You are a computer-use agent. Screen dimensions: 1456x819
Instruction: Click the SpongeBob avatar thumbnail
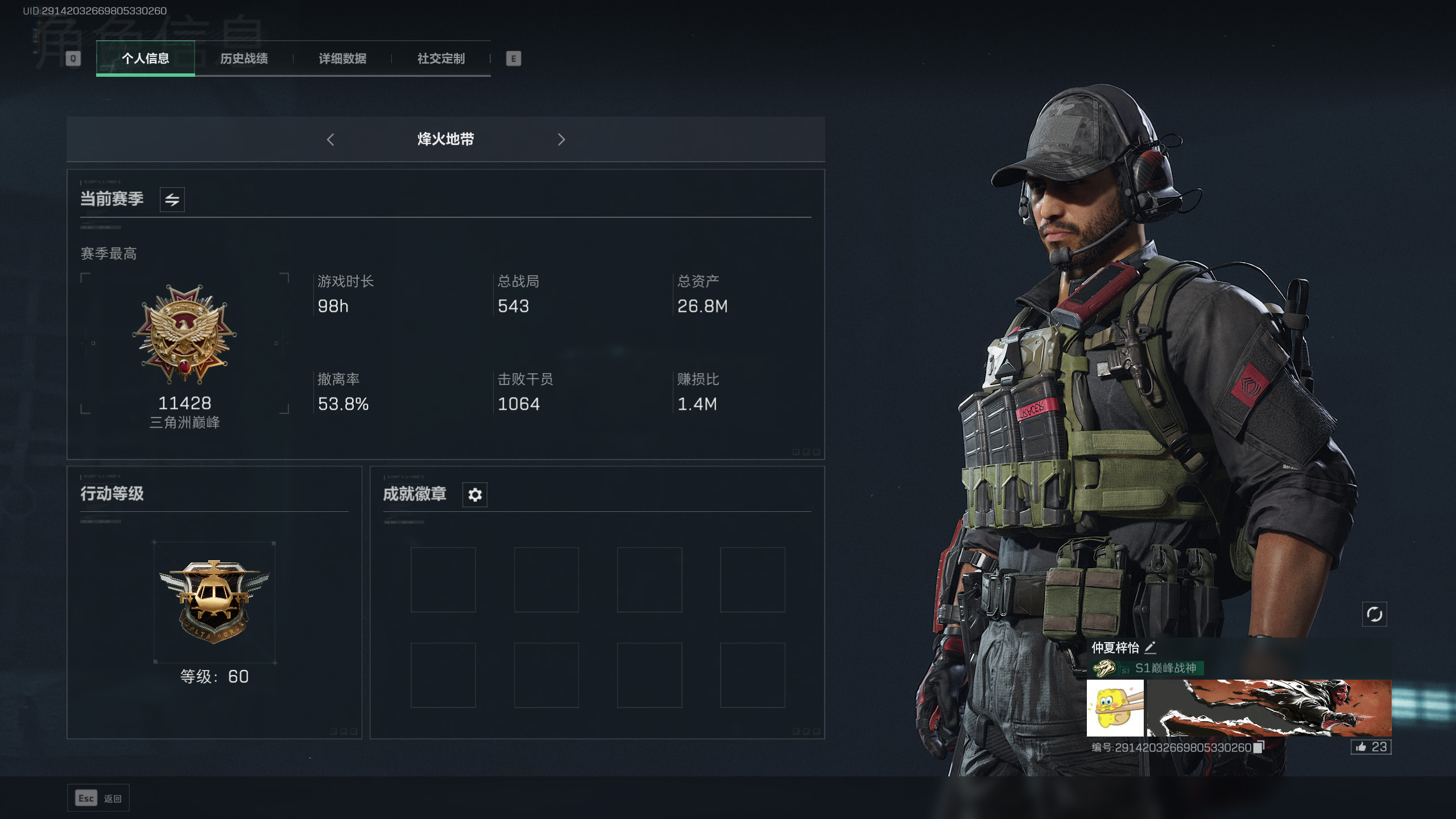1115,708
